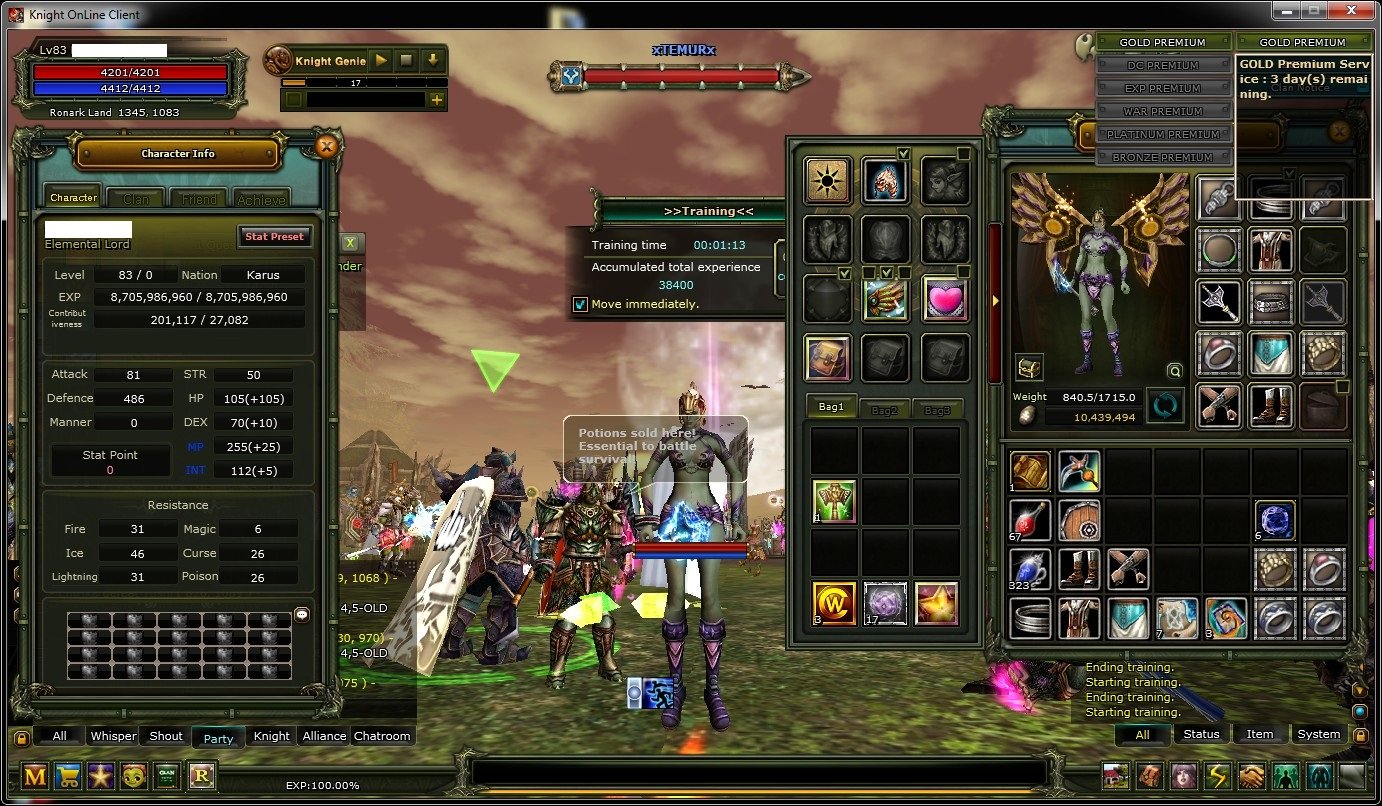Click the inventory refresh arrows button
Viewport: 1382px width, 806px height.
[x=1162, y=406]
